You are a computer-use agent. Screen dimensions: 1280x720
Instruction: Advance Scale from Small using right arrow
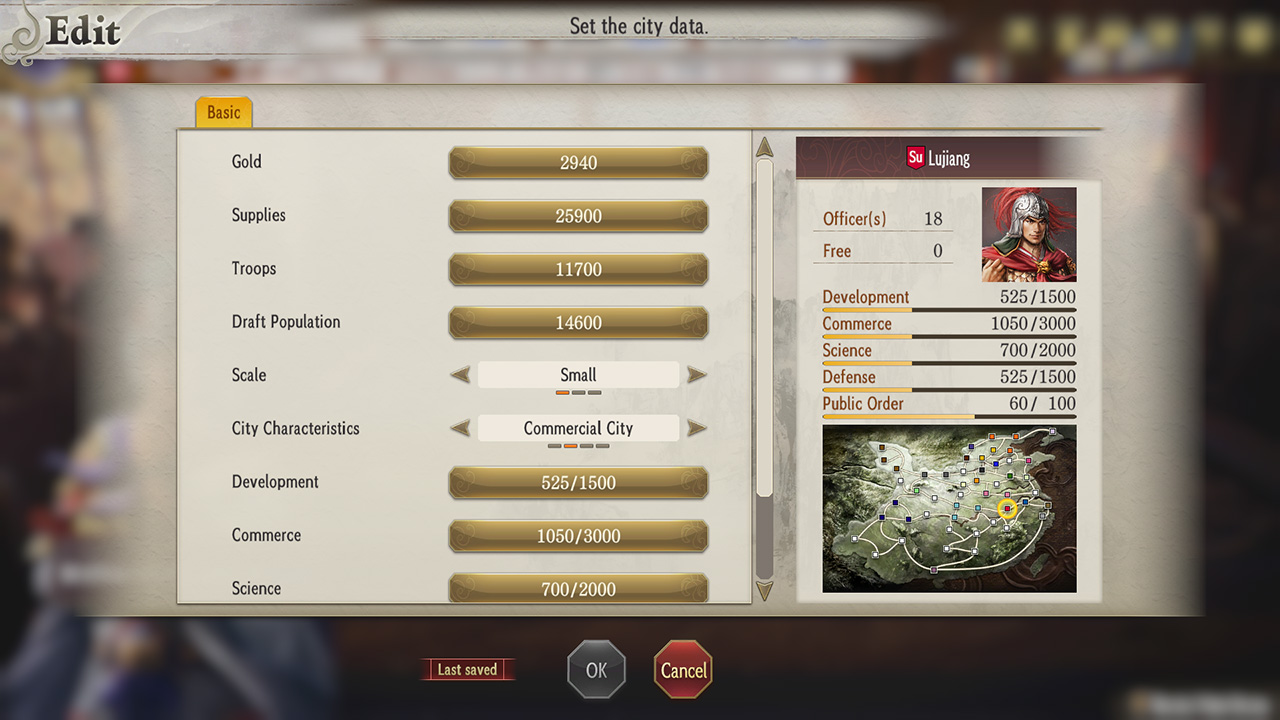coord(697,374)
